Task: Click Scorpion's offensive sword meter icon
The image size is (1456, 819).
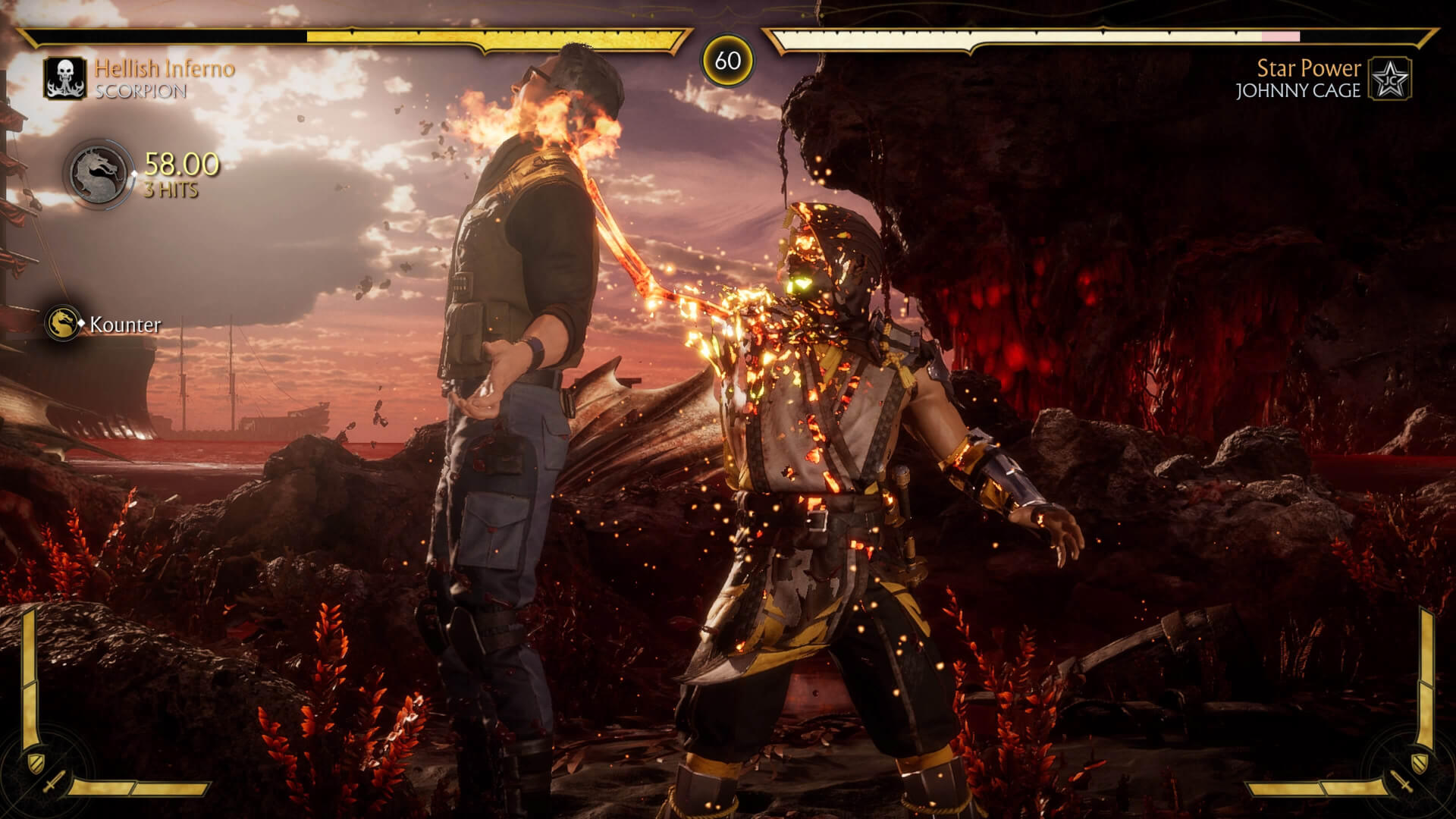Action: point(54,783)
